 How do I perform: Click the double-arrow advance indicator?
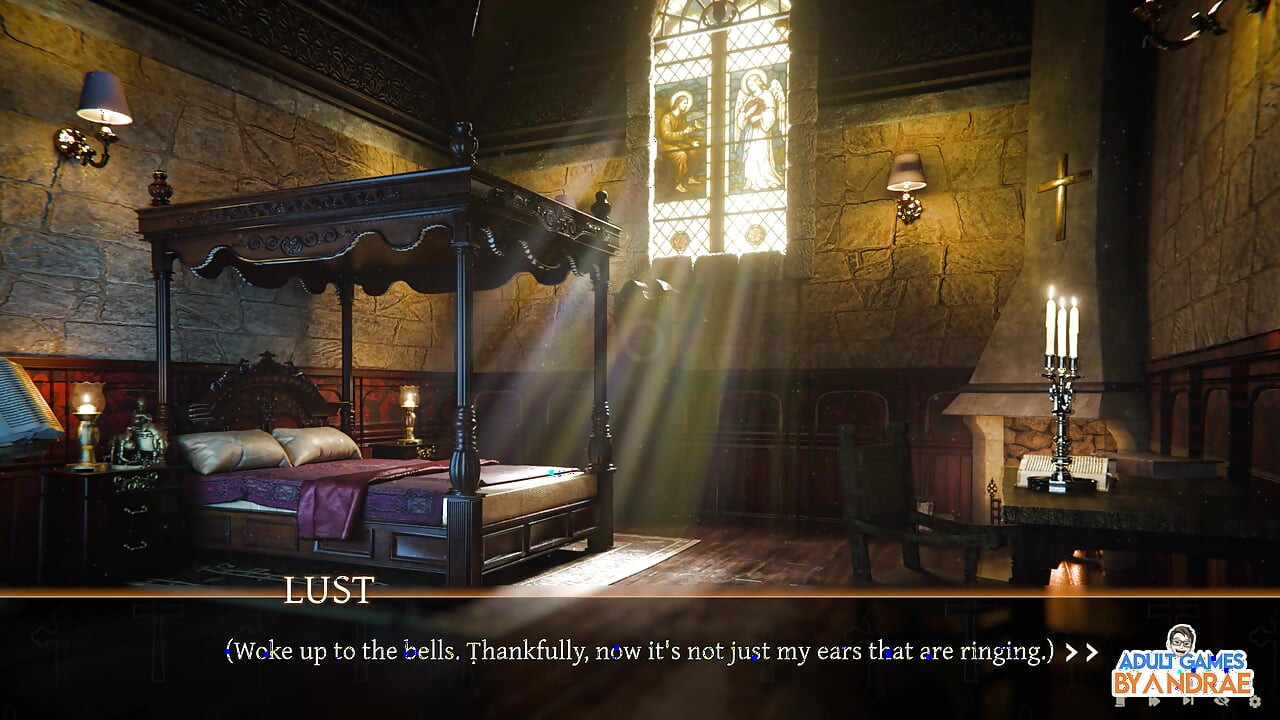tap(1082, 652)
